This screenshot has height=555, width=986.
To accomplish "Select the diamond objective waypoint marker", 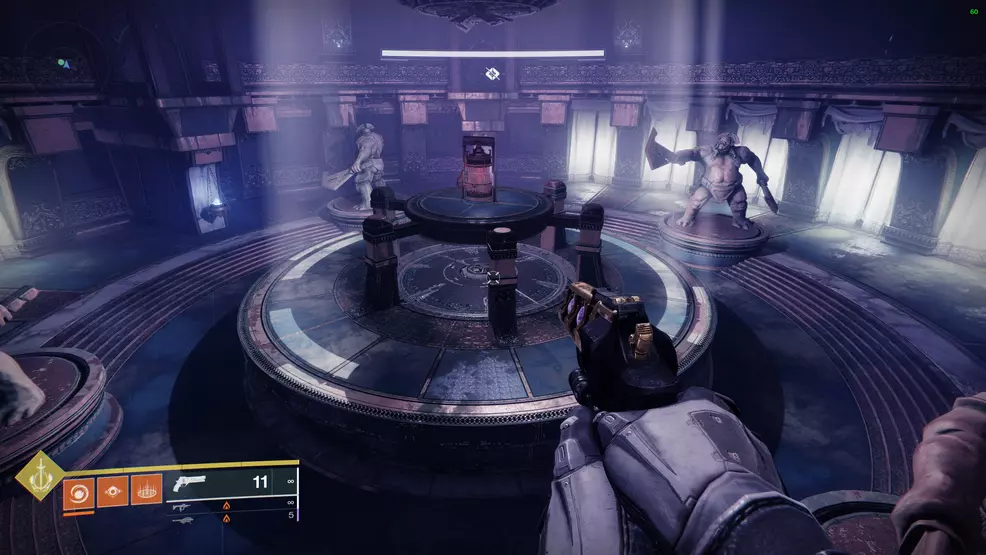I will 492,73.
